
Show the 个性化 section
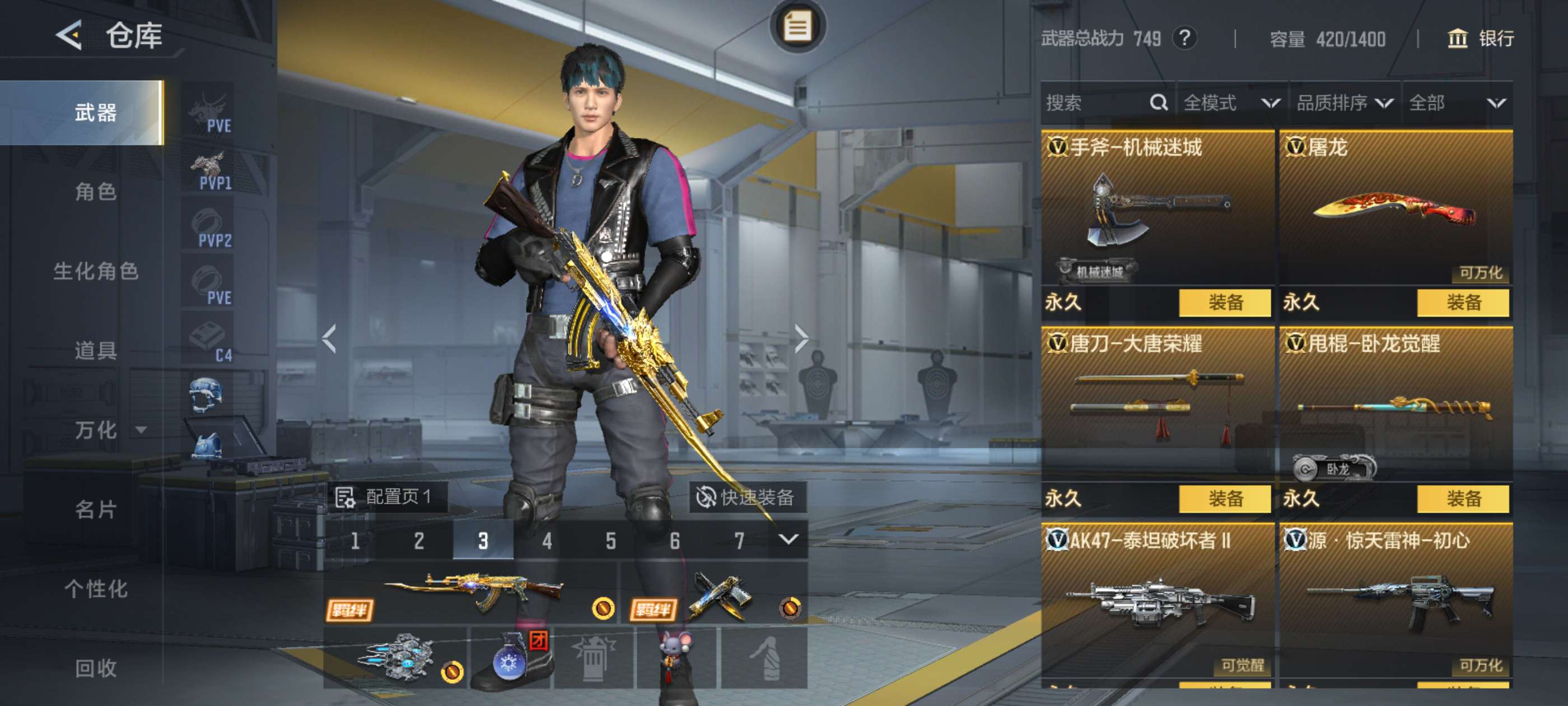coord(96,588)
